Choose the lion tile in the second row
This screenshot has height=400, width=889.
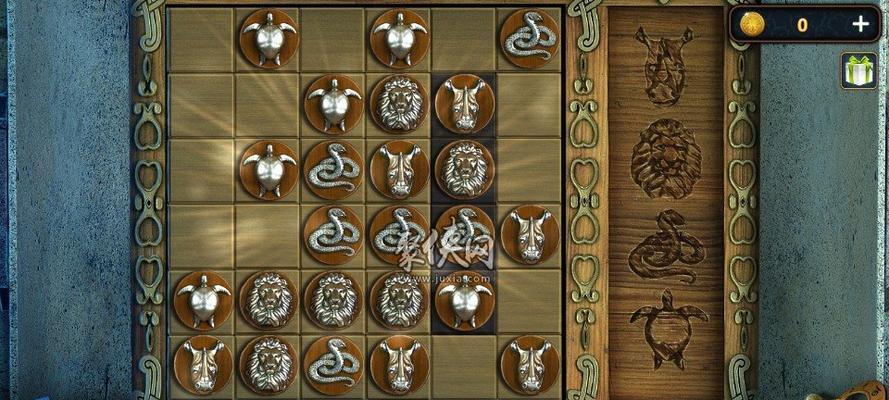399,103
